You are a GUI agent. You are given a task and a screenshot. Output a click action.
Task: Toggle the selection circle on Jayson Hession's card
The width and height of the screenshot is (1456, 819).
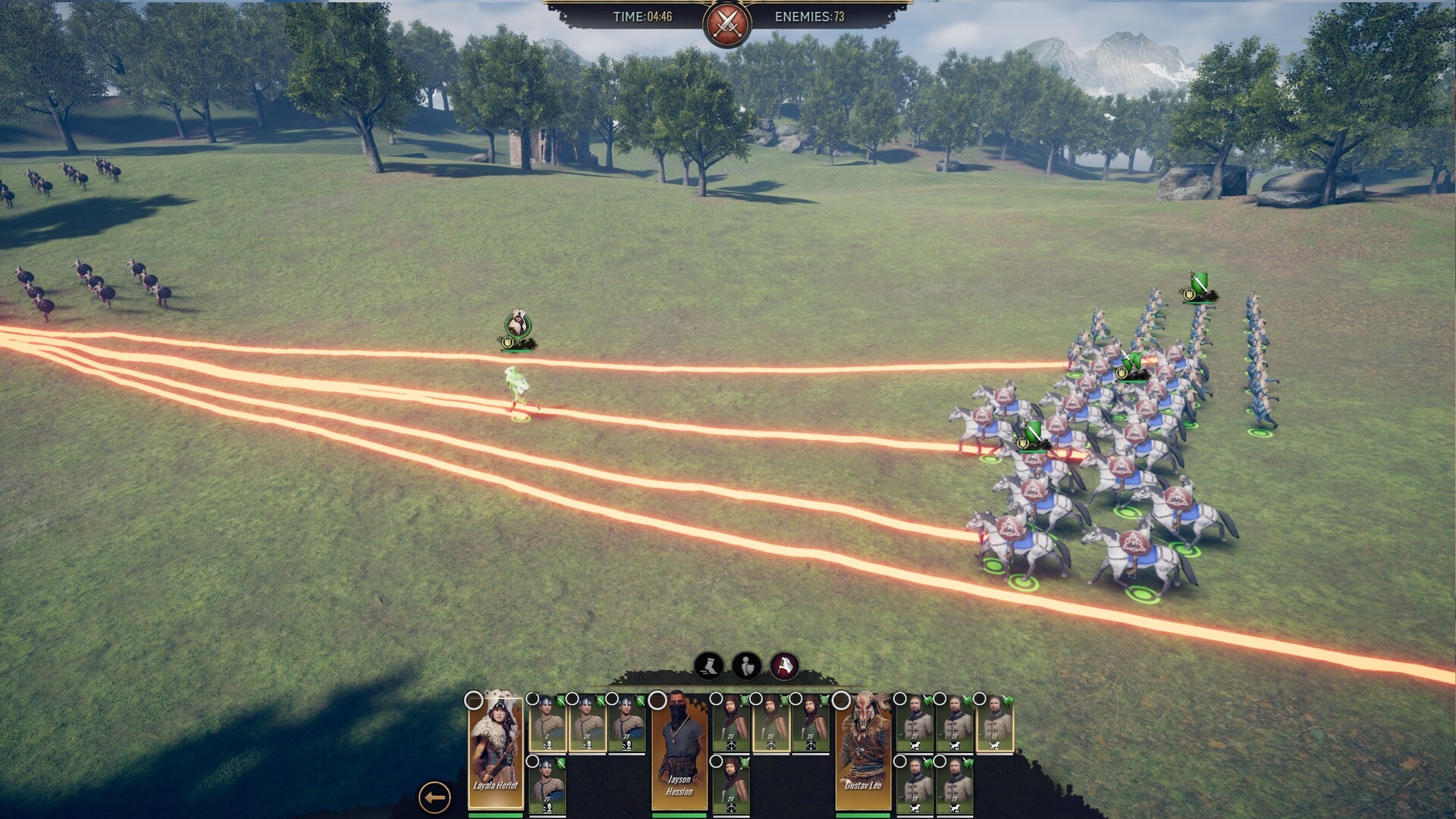[x=657, y=700]
